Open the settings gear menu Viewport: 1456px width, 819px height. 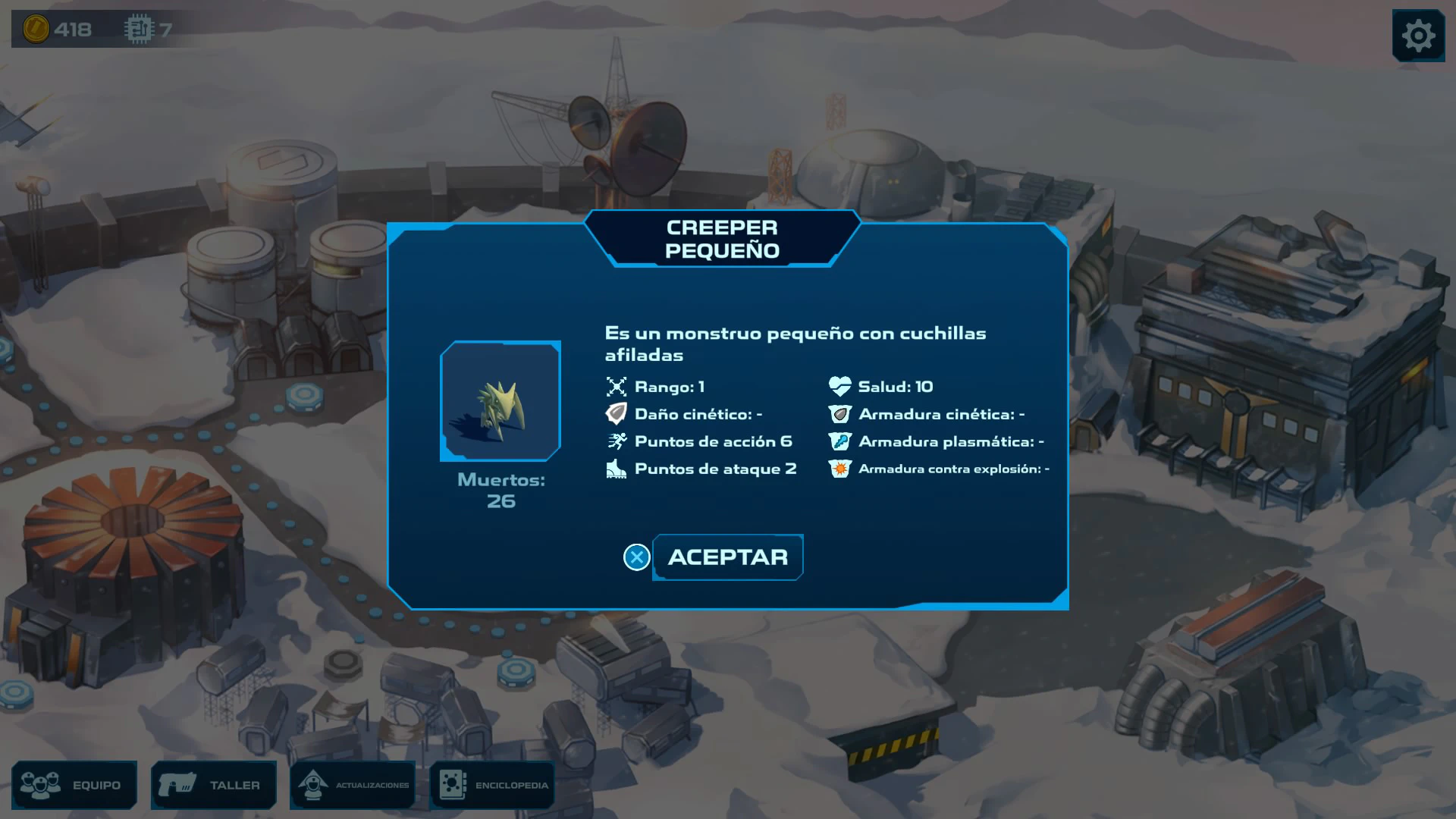click(1418, 36)
